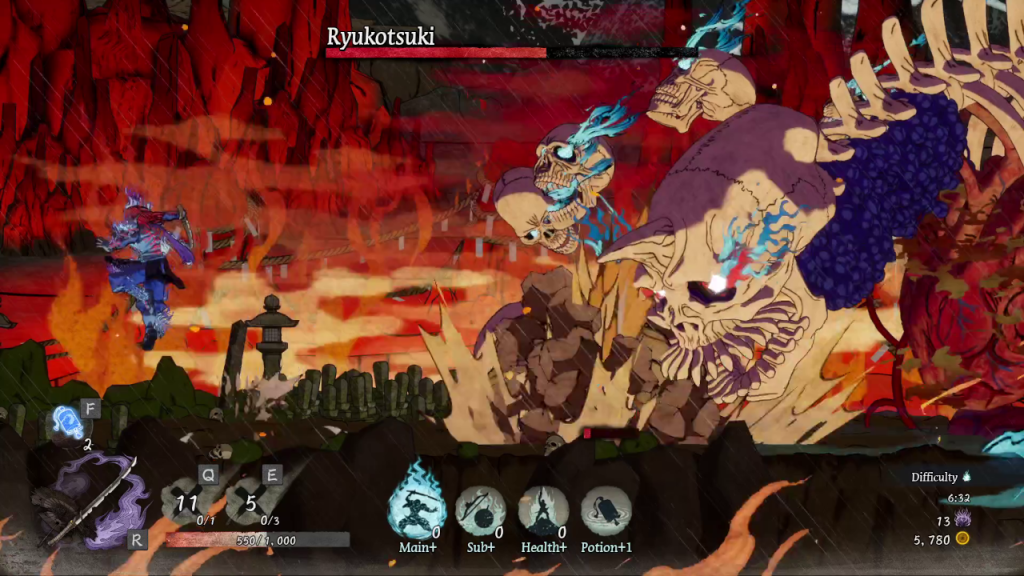Activate the sub-weapon slot showing 11
1024x576 pixels.
(x=189, y=502)
